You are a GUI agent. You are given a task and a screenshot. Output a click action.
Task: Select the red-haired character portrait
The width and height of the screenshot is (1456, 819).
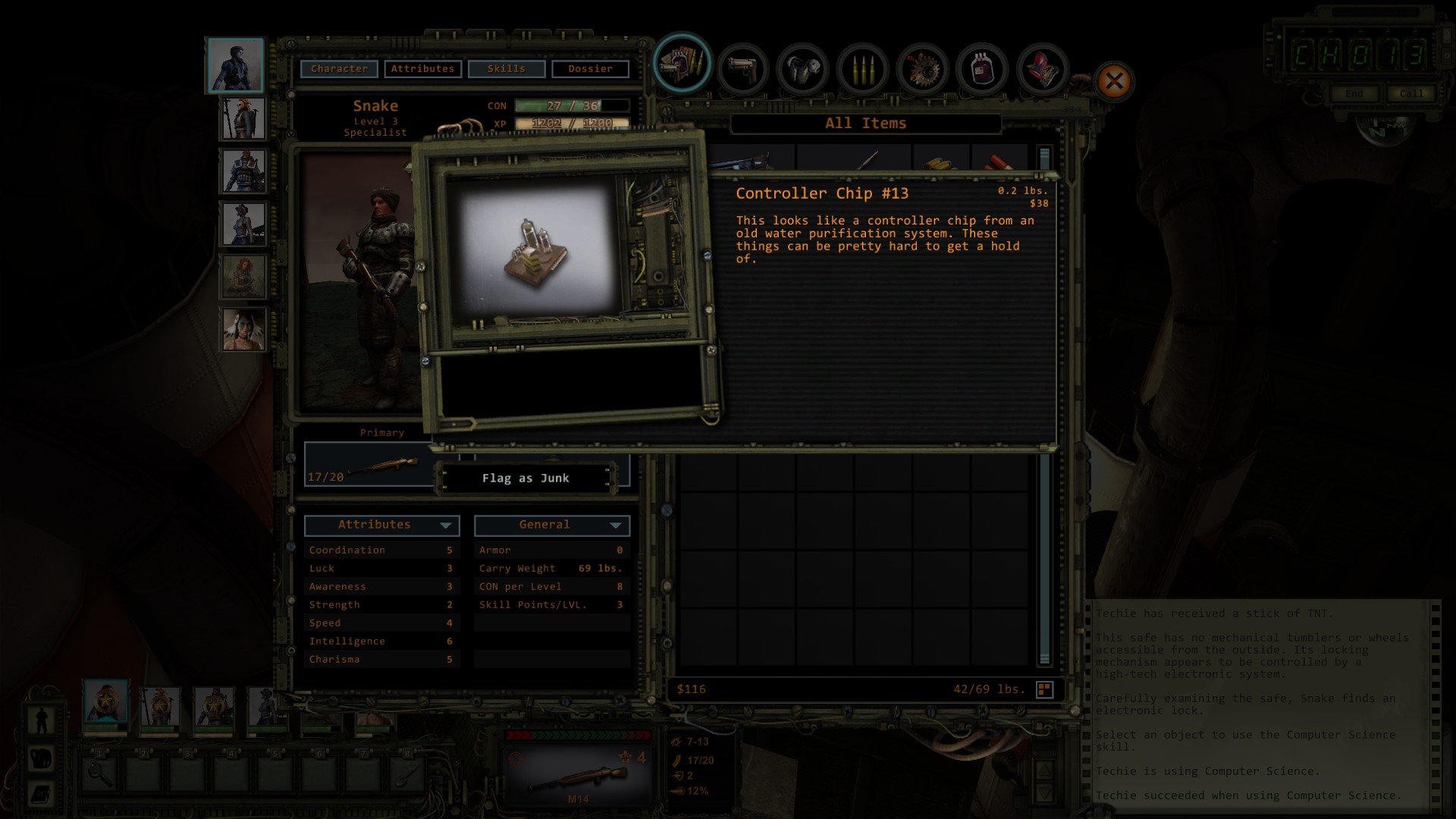(x=243, y=276)
